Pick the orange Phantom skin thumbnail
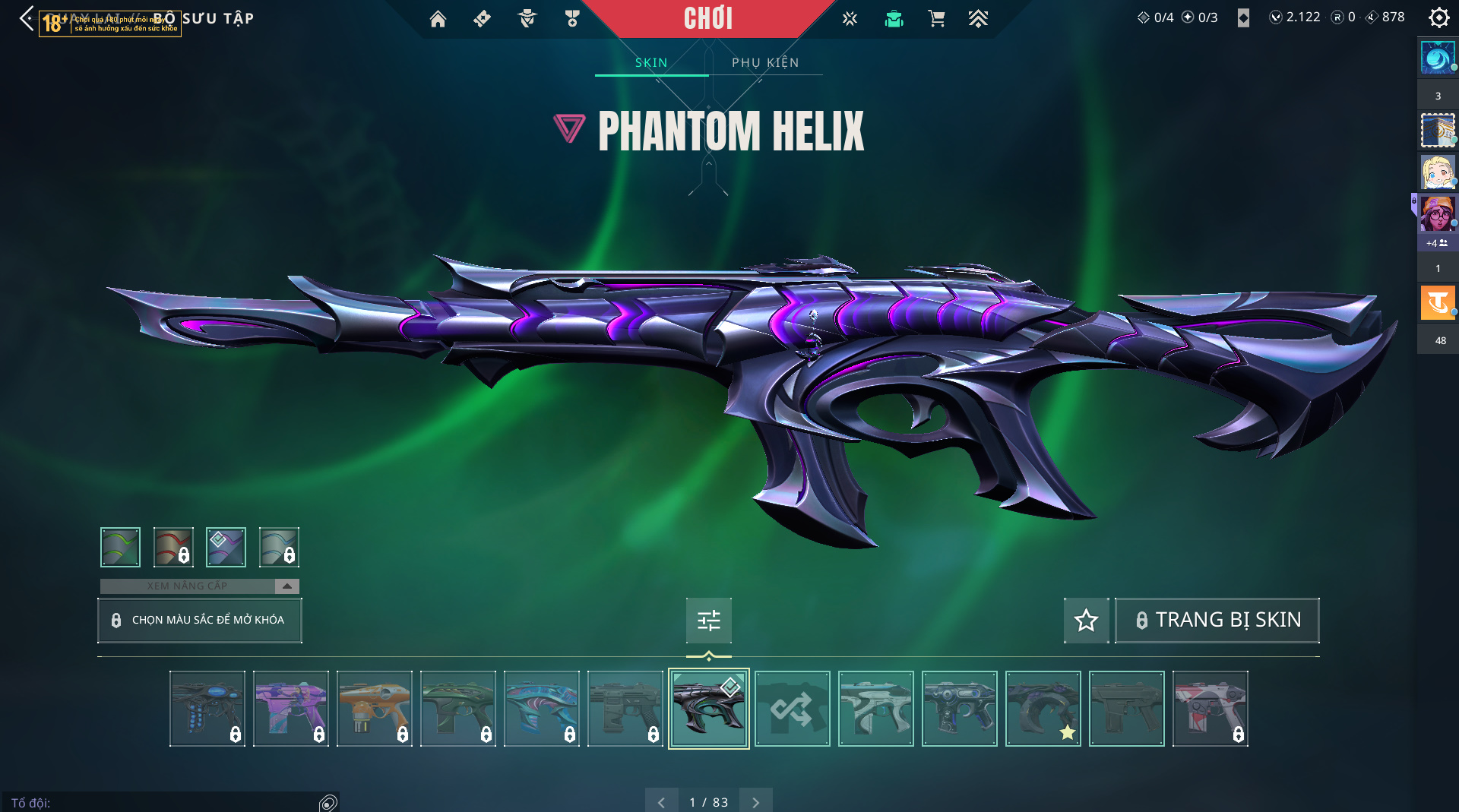Viewport: 1459px width, 812px height. tap(374, 709)
